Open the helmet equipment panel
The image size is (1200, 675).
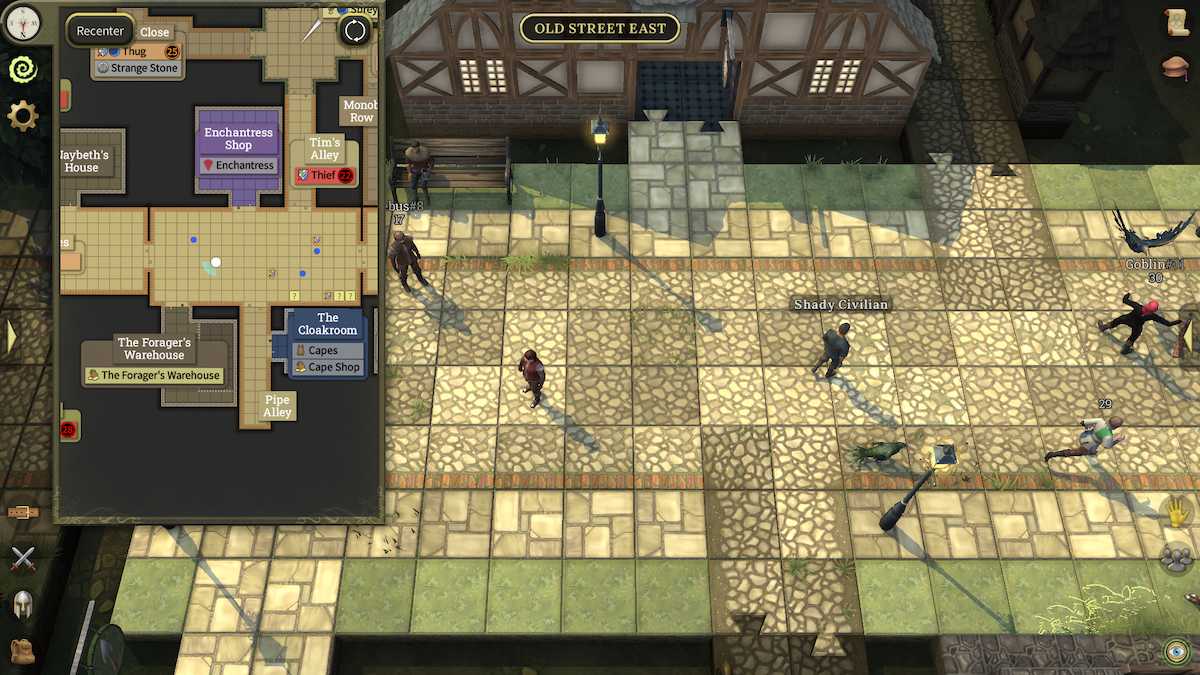(x=22, y=603)
